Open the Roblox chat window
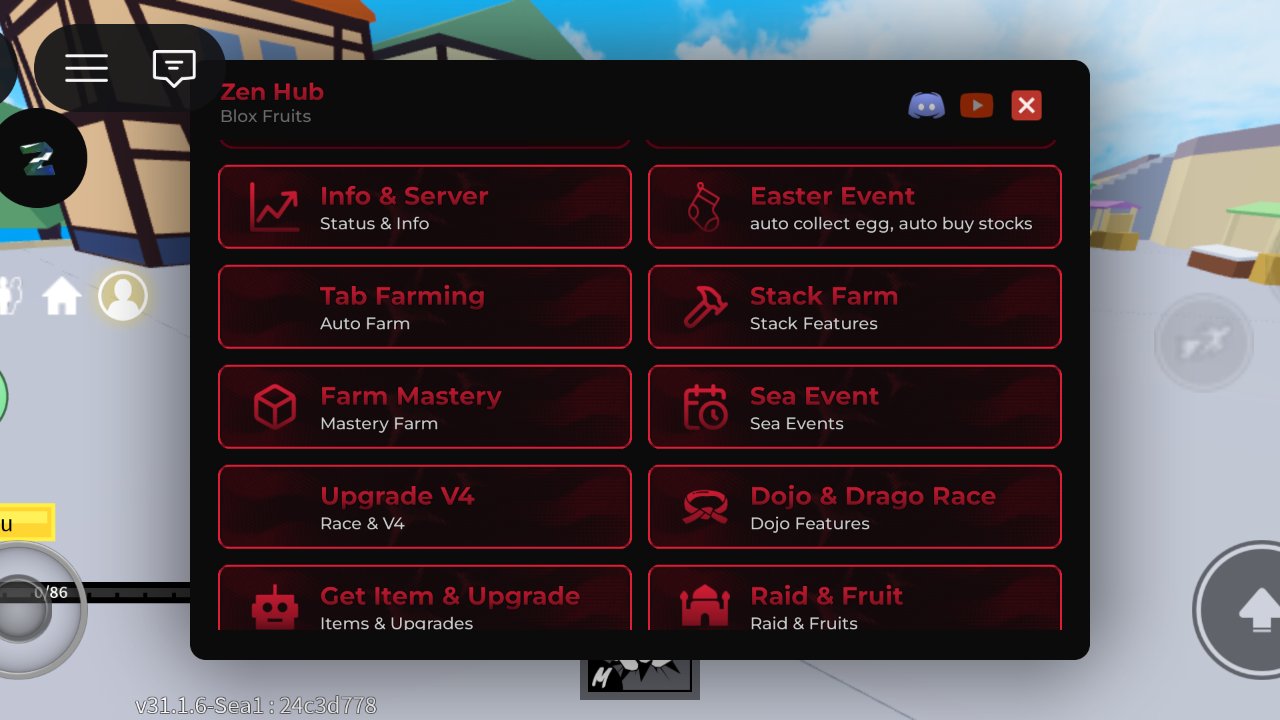The image size is (1280, 720). point(174,68)
